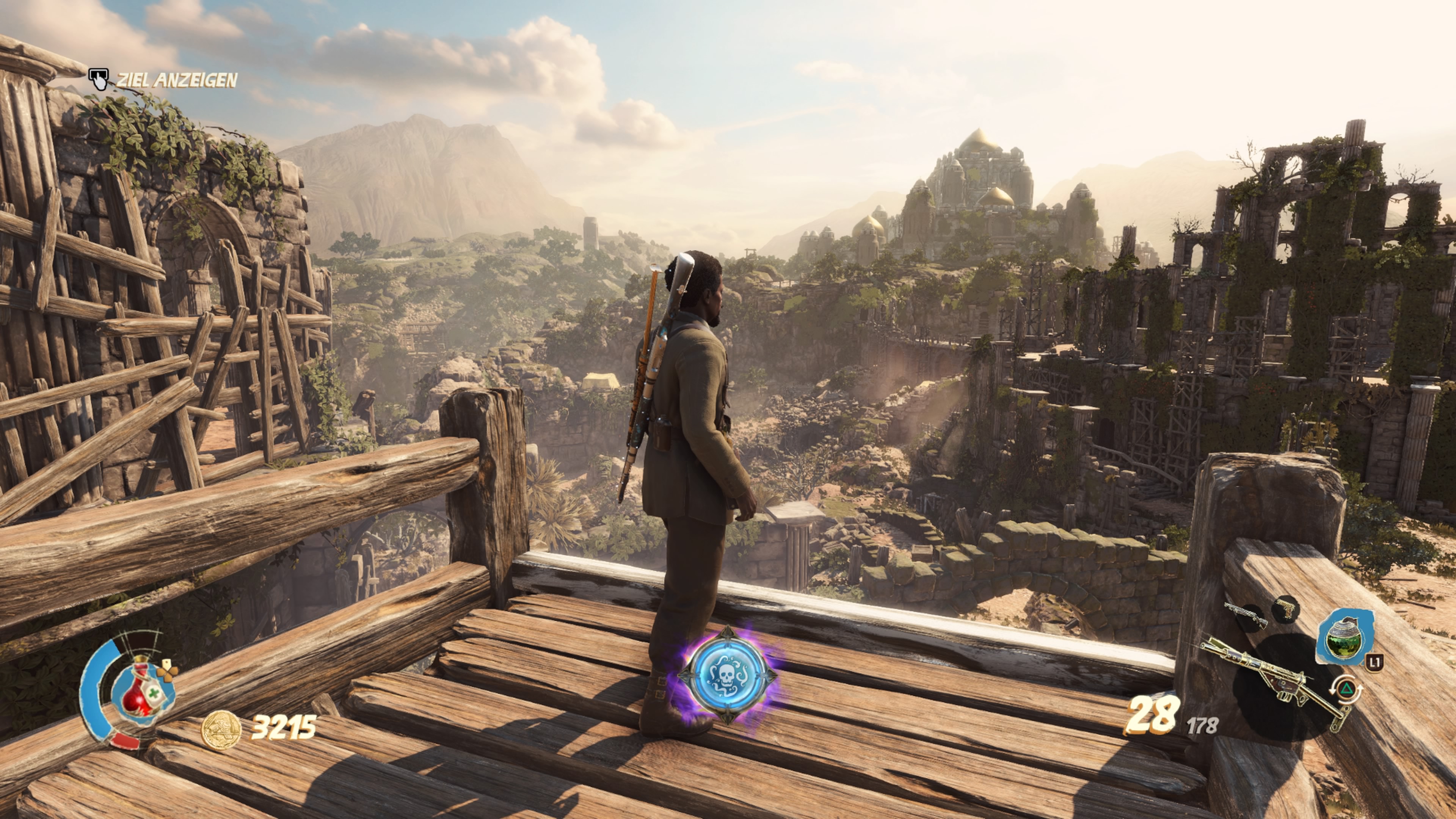This screenshot has width=1456, height=819.
Task: Click the 'Ziel anzeigen' objective label
Action: (x=176, y=81)
